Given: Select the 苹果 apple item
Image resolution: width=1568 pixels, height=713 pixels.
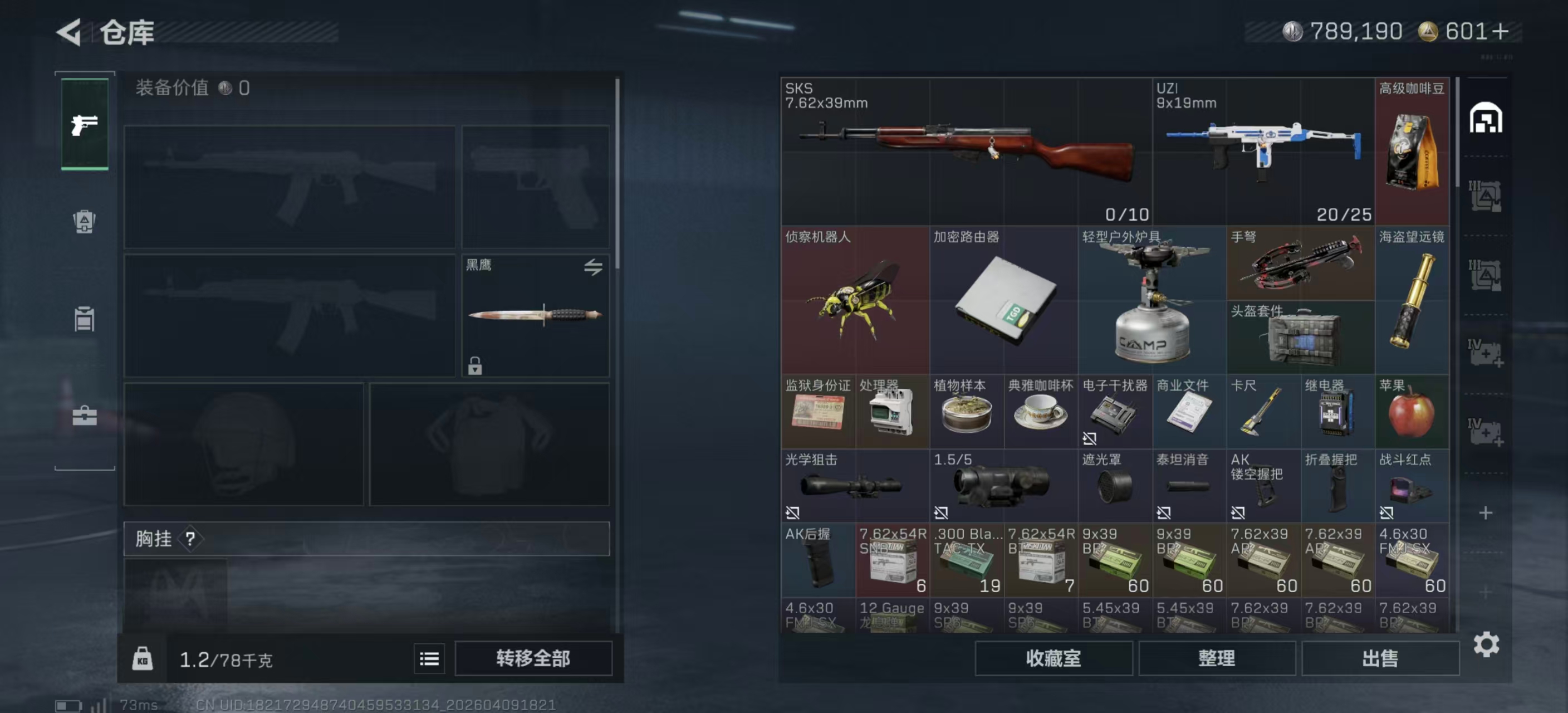Looking at the screenshot, I should [1412, 412].
